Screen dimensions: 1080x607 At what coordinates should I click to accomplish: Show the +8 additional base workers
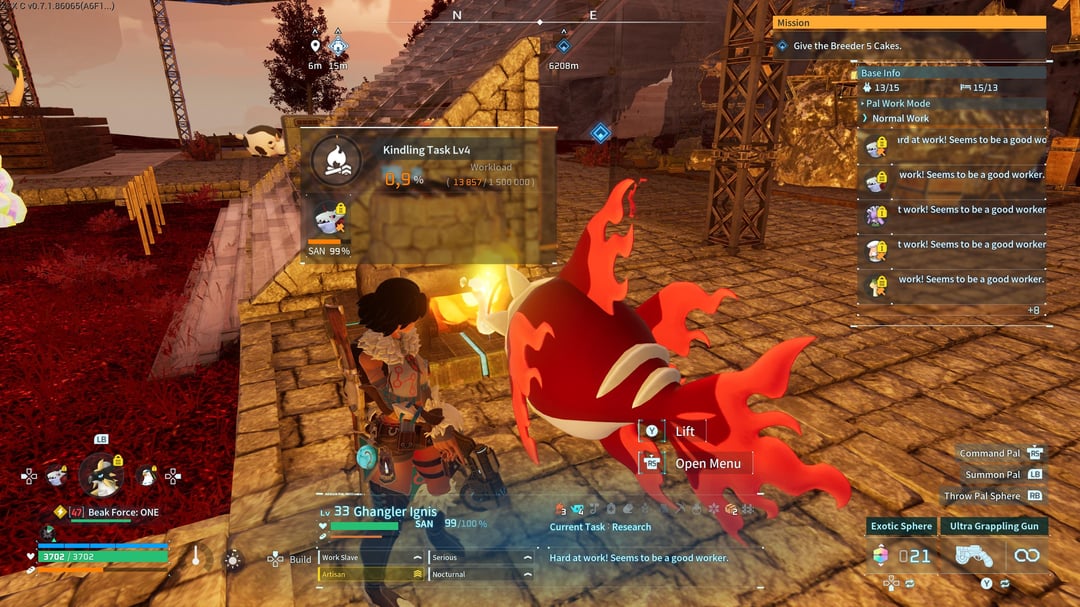tap(1033, 310)
